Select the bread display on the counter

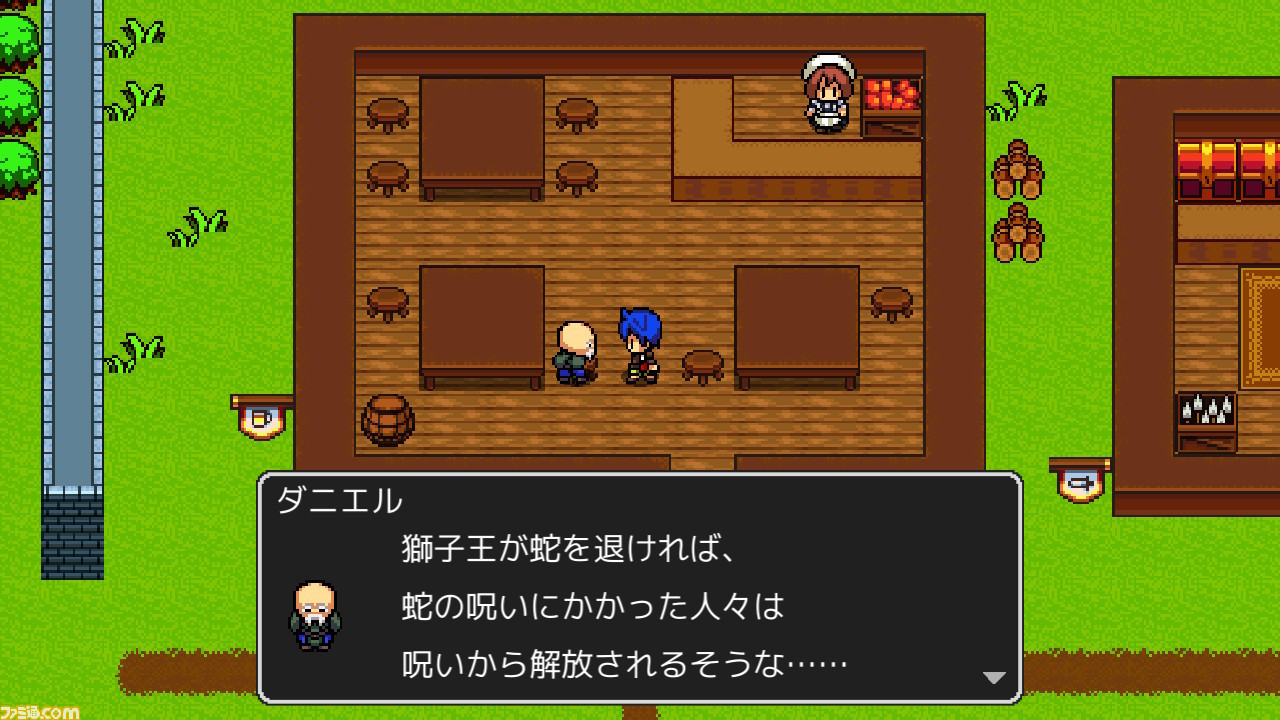pos(893,95)
